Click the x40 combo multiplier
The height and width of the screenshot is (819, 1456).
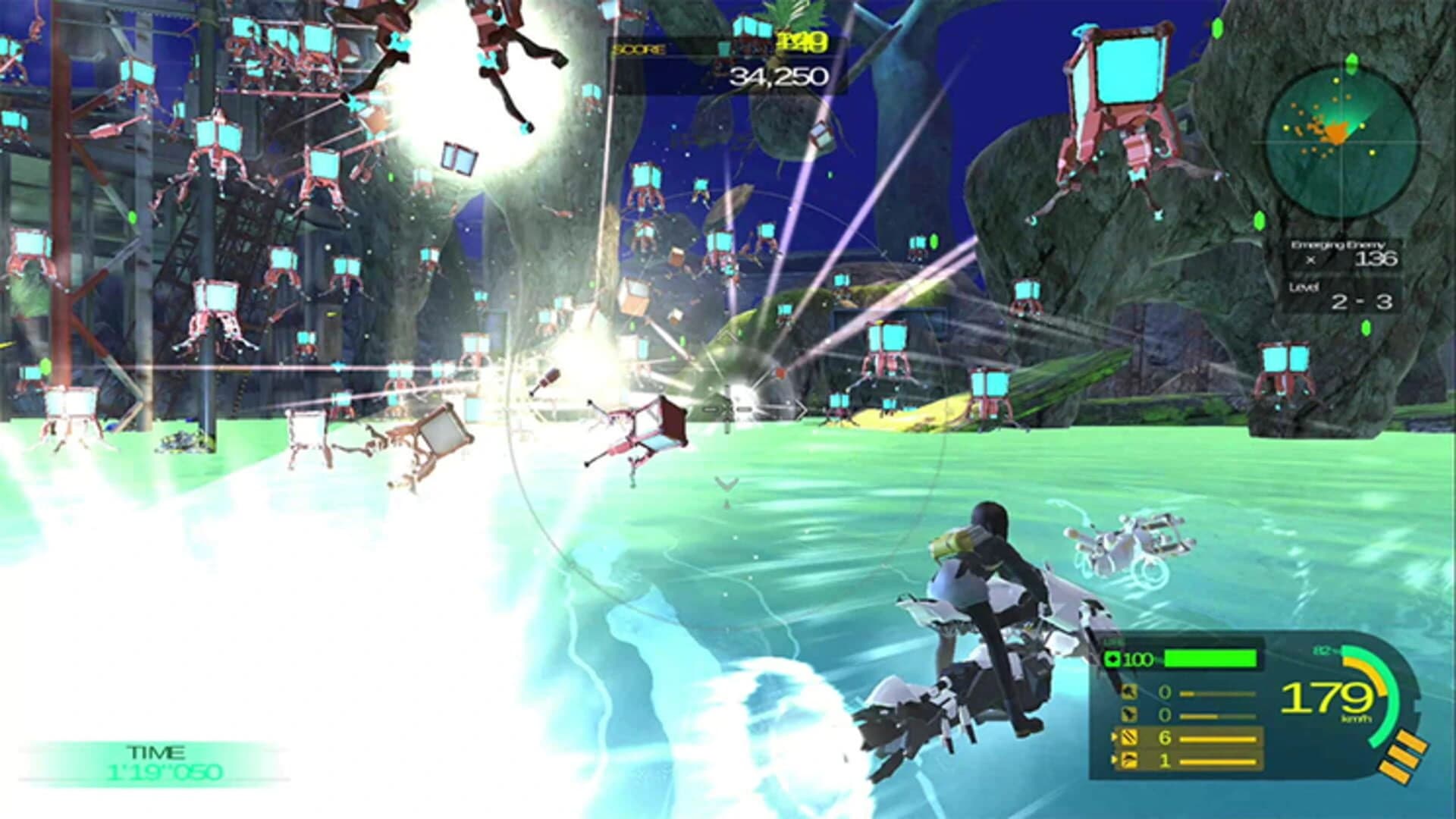coord(801,42)
